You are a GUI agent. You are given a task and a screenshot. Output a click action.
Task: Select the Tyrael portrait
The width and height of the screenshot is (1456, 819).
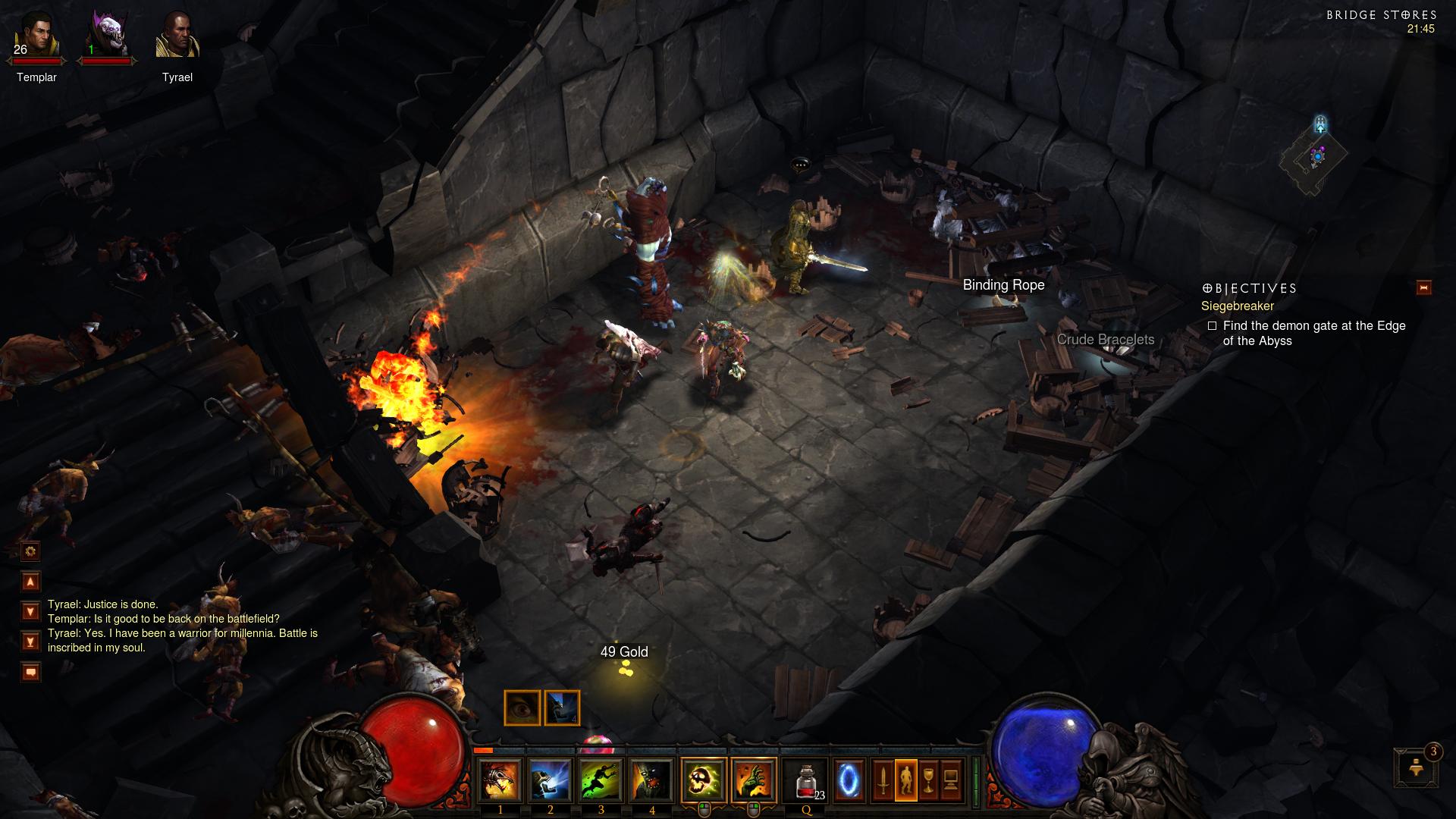[x=177, y=38]
